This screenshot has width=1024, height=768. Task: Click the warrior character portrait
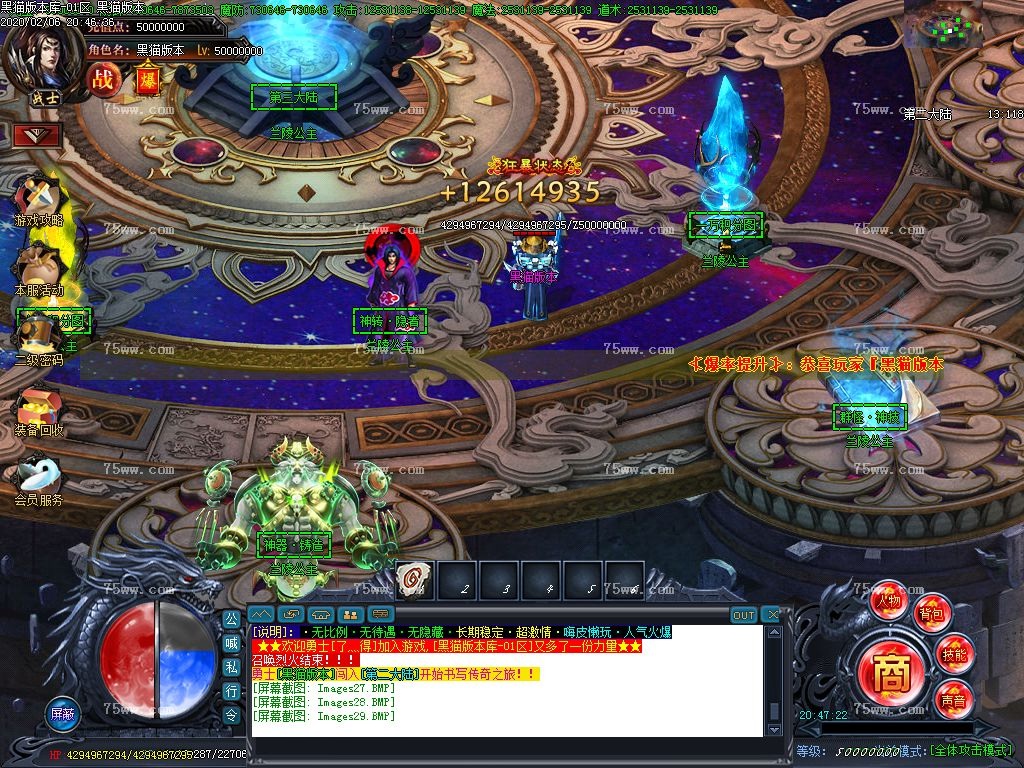pos(40,55)
